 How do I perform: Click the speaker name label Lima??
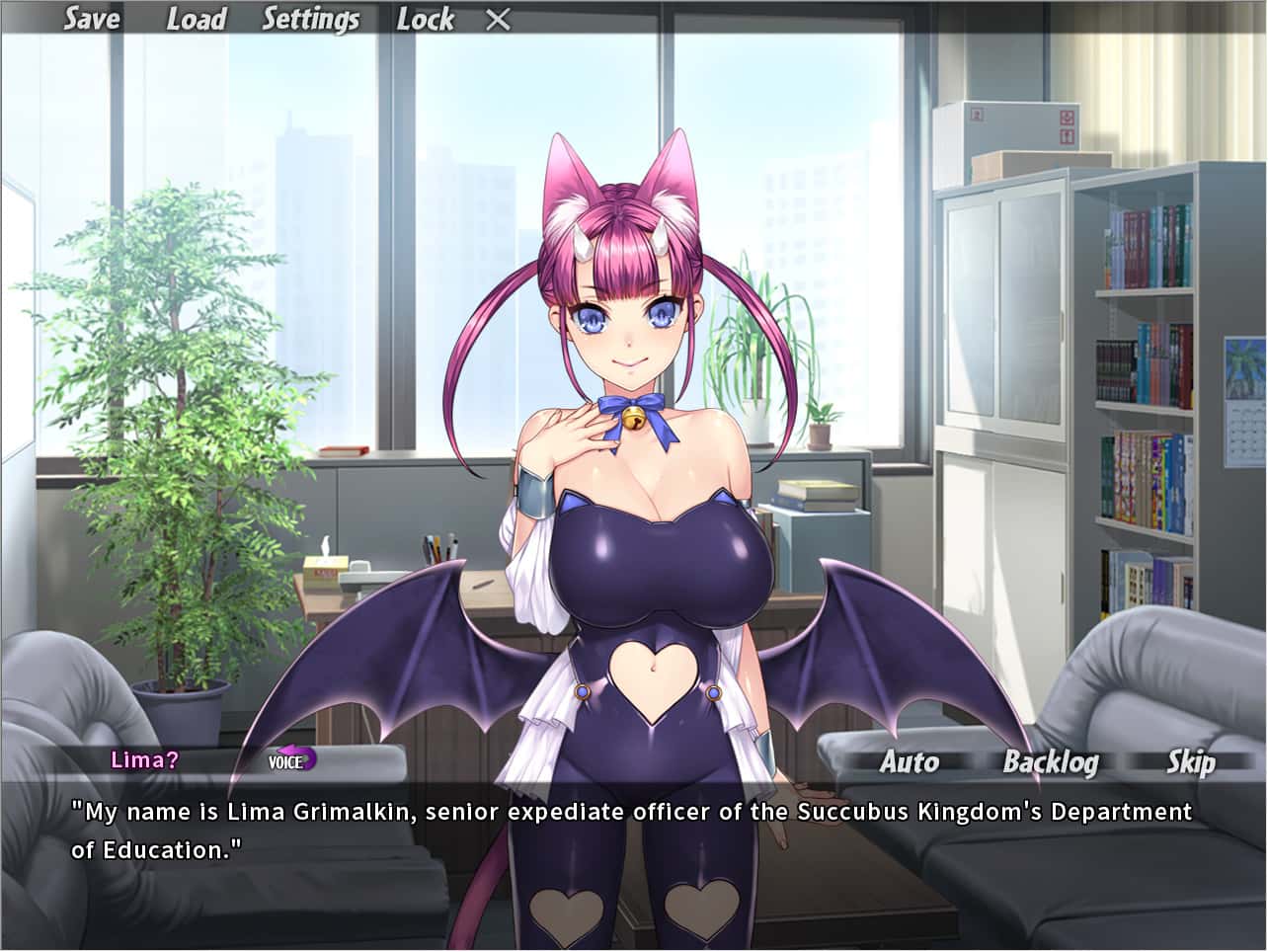click(145, 760)
